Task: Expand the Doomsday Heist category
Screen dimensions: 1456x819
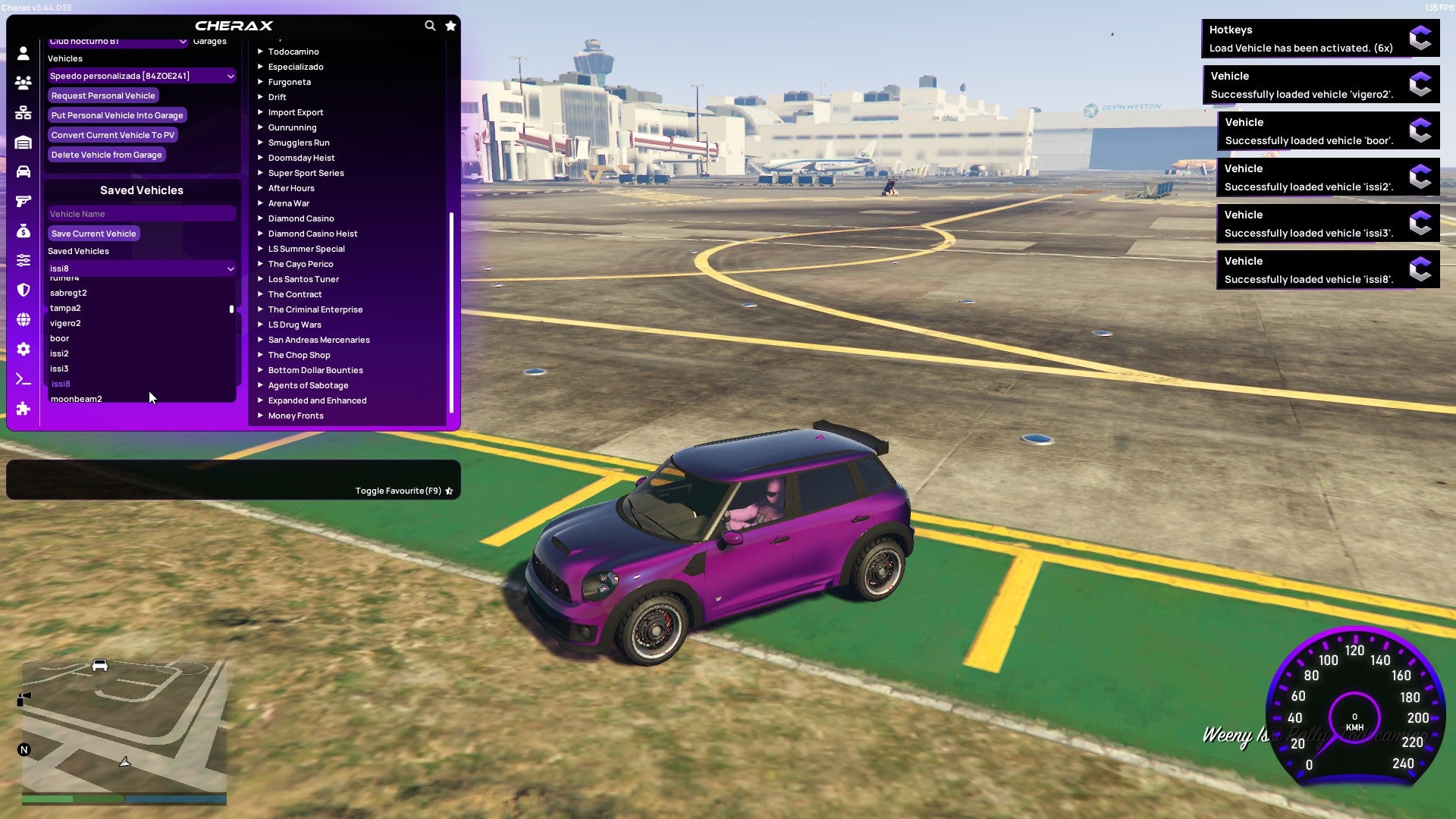Action: click(300, 157)
